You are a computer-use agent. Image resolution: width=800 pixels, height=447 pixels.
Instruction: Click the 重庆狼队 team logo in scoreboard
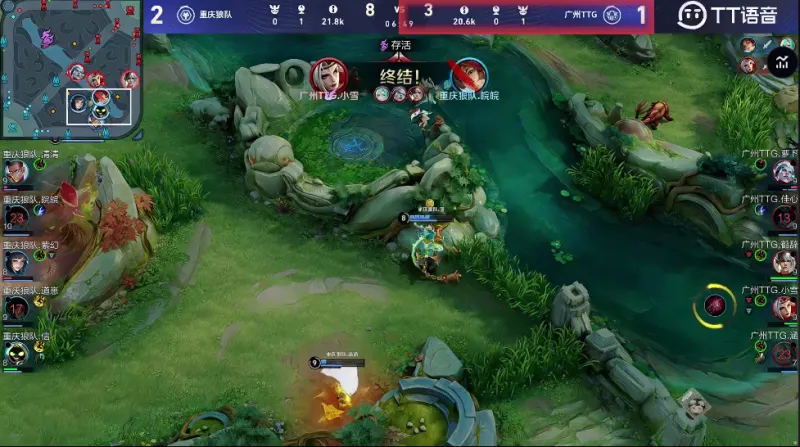click(x=185, y=15)
